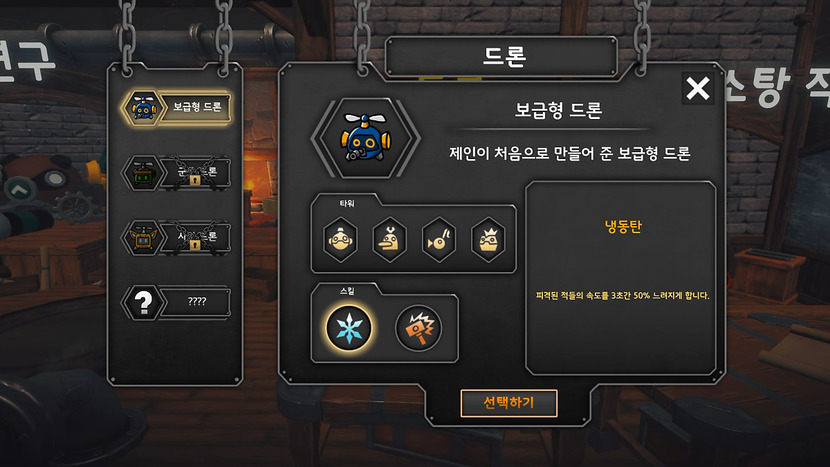Viewport: 830px width, 467px height.
Task: Select the 보급형 드론 list entry
Action: (176, 107)
